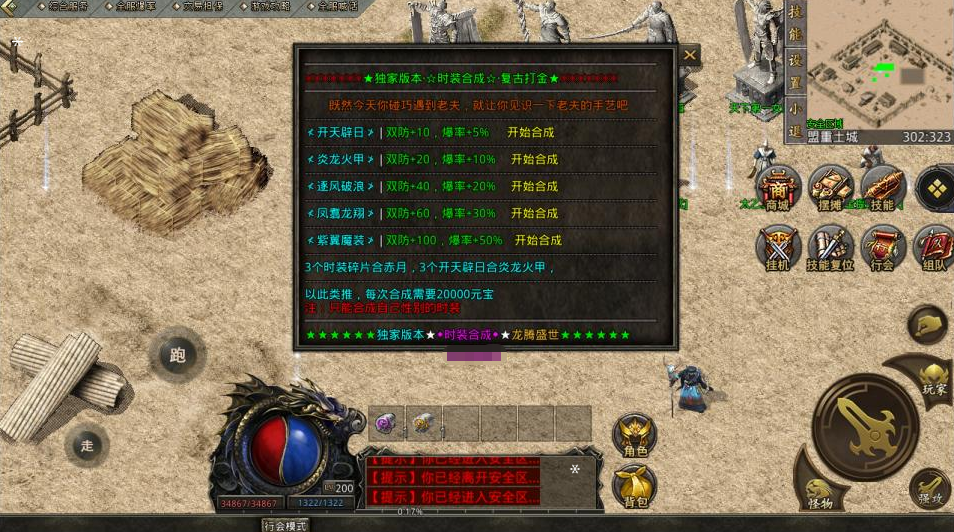Screen dimensions: 954x532
Task: Switch to 走 walk mode
Action: 87,446
